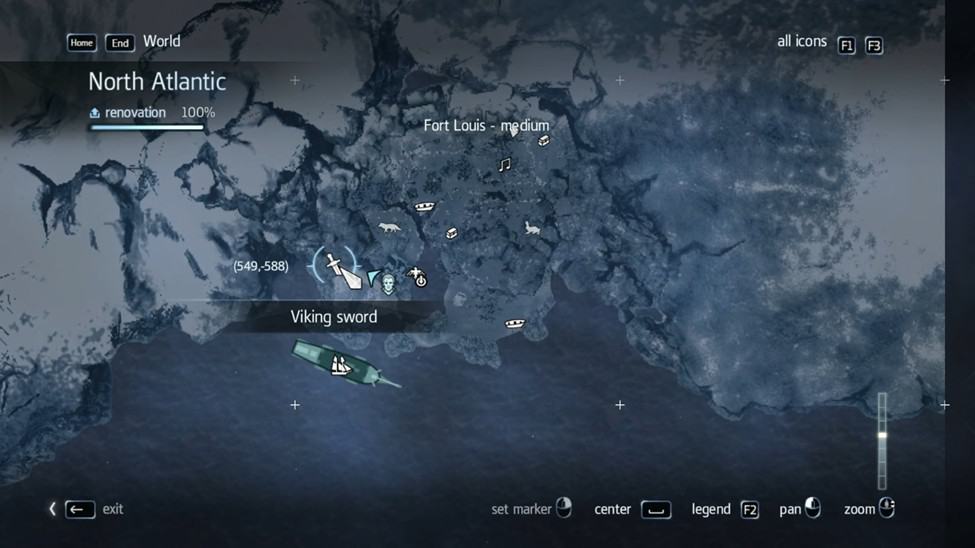Viewport: 975px width, 548px height.
Task: Select the Fort Louis location label
Action: click(486, 126)
